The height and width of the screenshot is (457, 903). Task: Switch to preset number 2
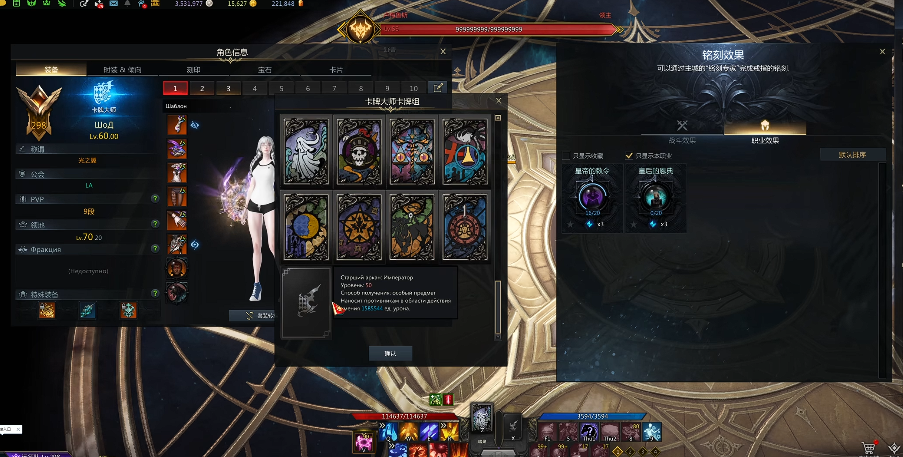pos(200,88)
